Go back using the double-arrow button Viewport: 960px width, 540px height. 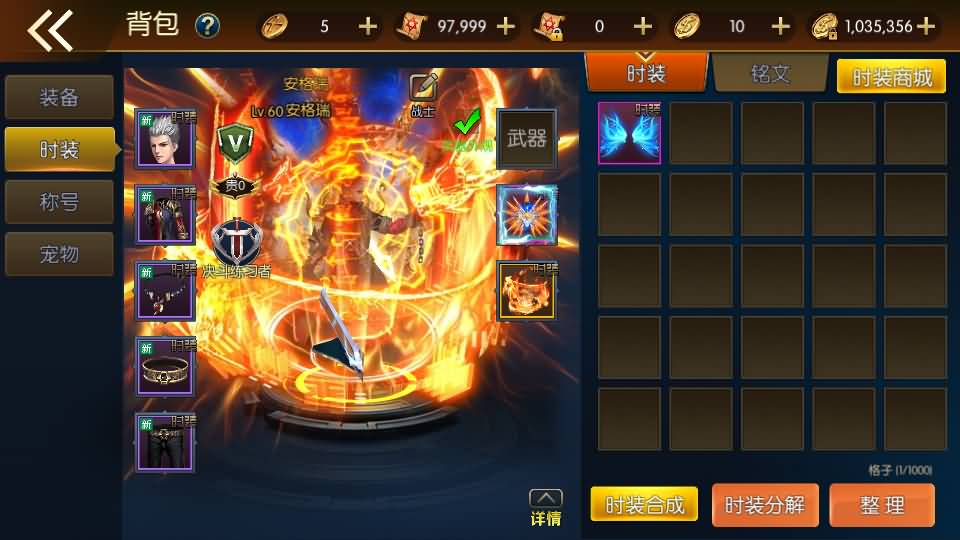point(50,29)
